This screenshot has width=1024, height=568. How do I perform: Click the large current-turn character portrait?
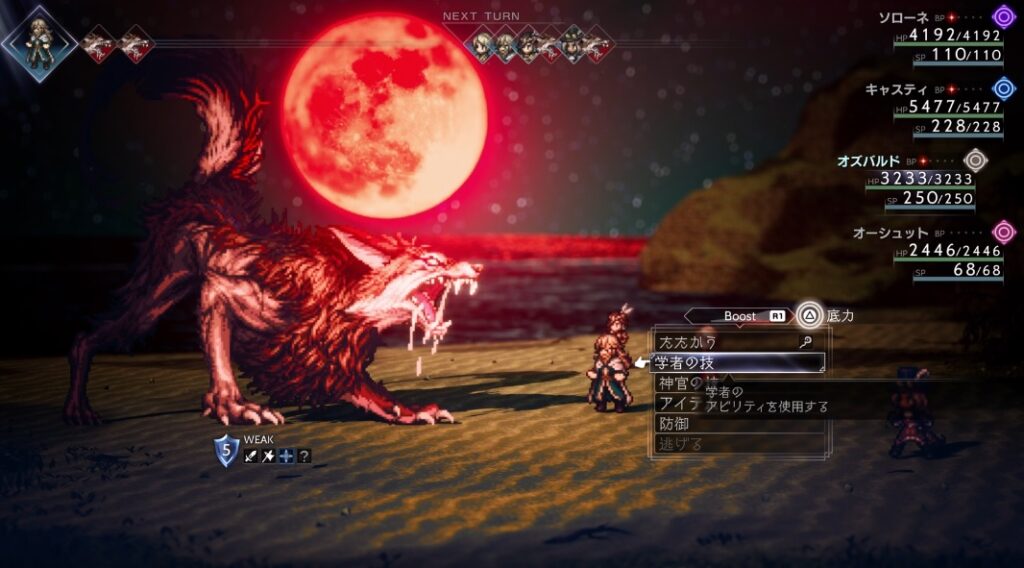pos(38,42)
